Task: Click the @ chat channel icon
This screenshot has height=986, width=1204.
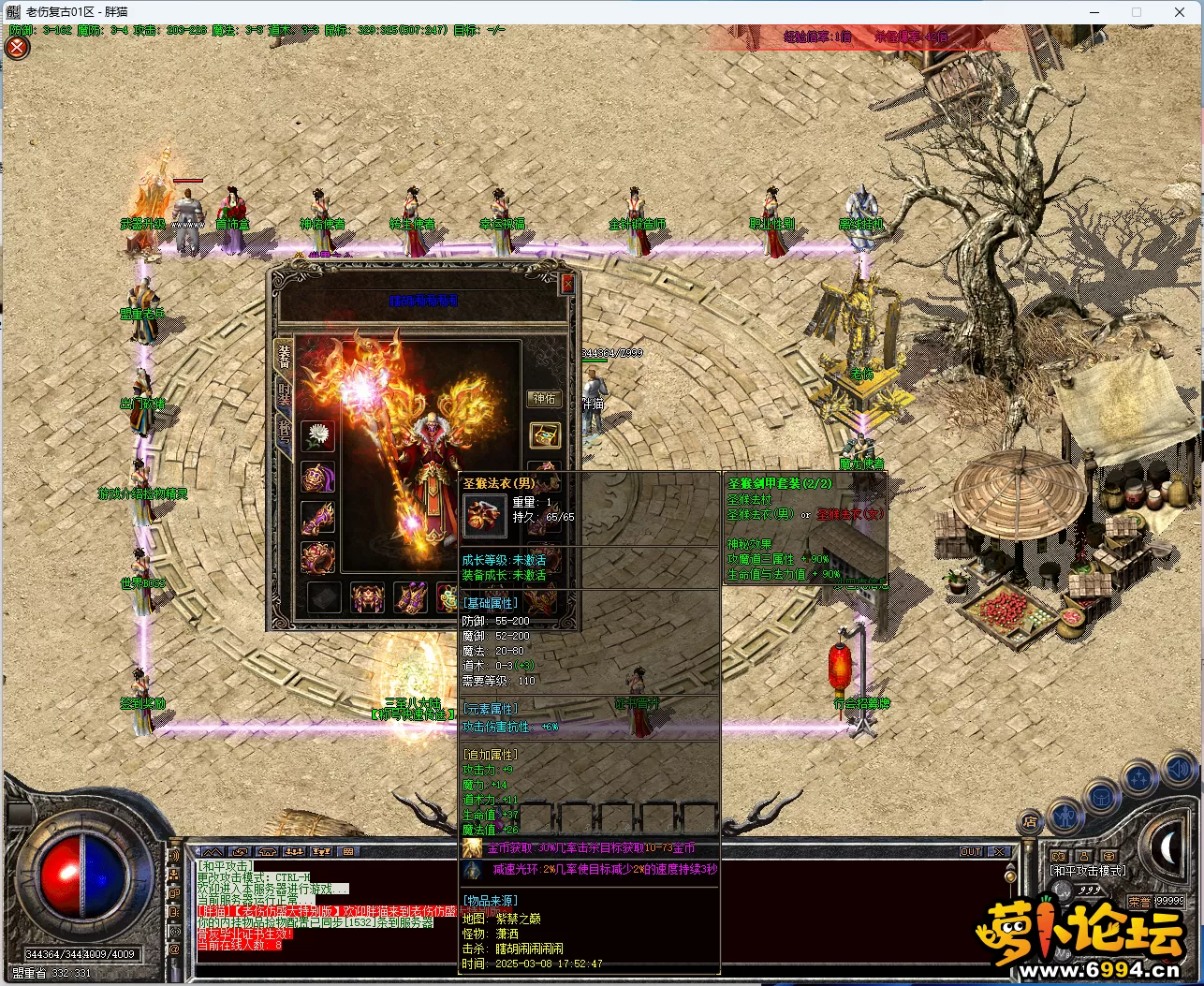Action: pyautogui.click(x=173, y=949)
